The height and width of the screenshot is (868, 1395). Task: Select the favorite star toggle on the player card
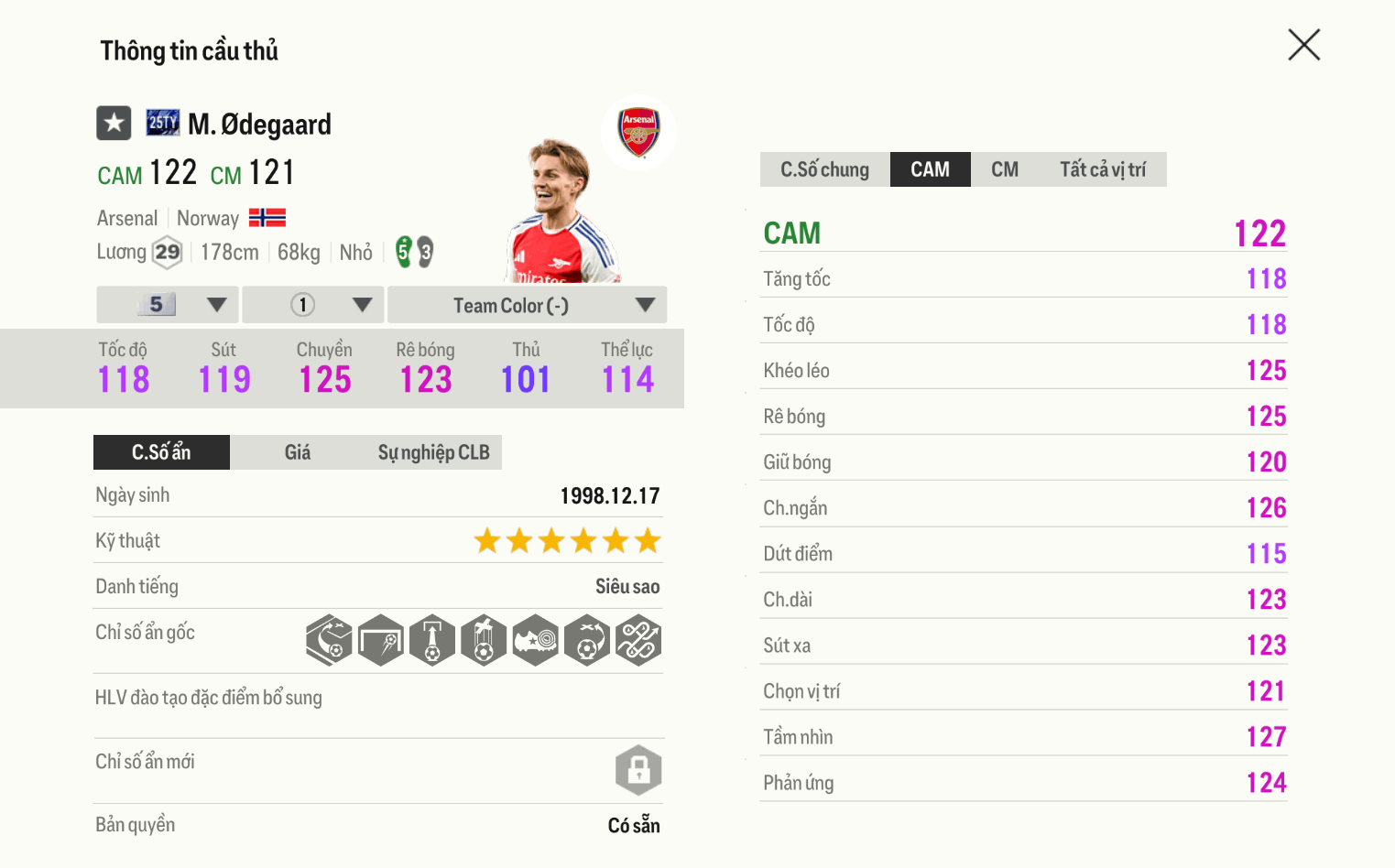(x=113, y=122)
